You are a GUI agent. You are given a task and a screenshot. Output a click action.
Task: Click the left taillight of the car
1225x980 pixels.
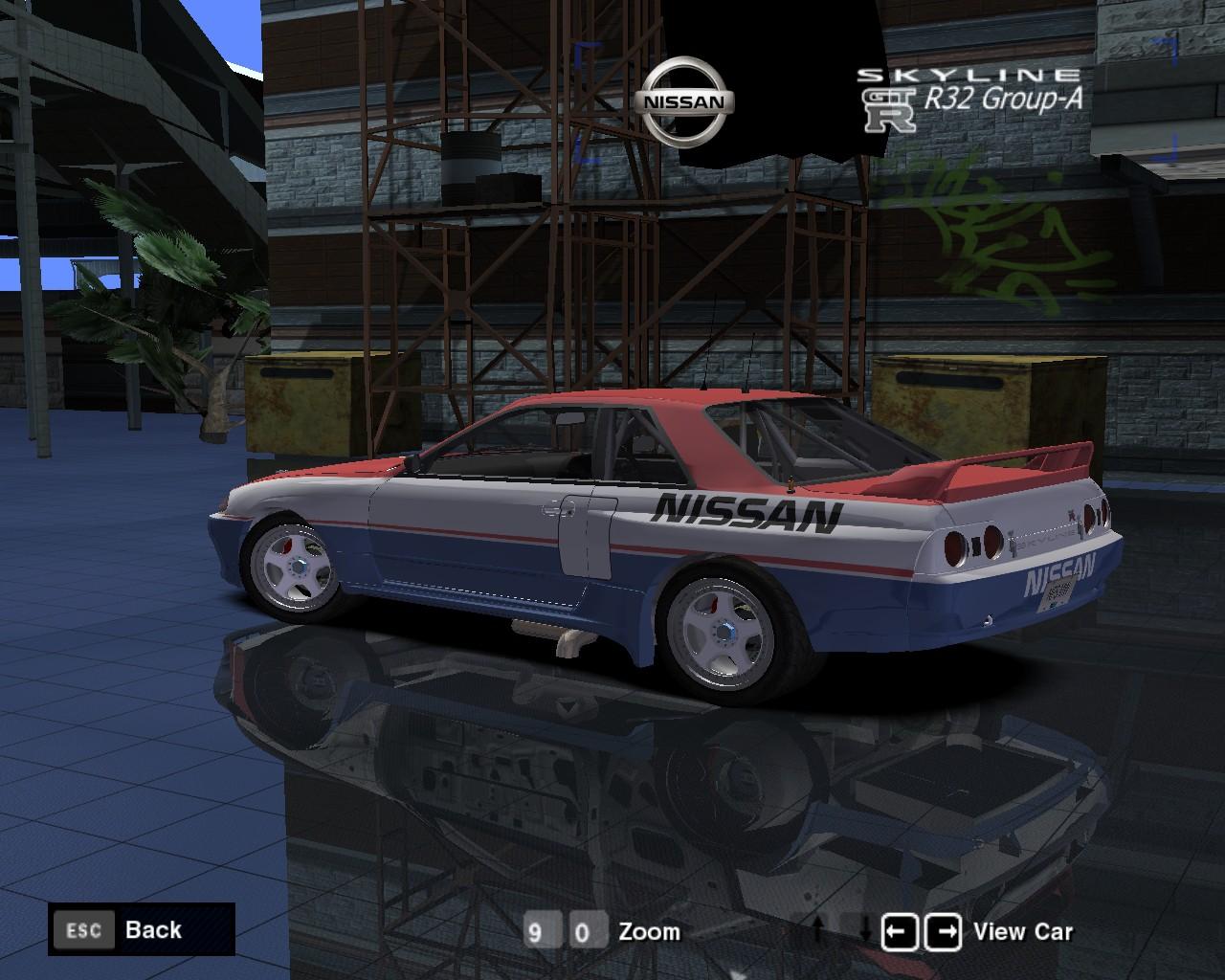click(x=972, y=546)
